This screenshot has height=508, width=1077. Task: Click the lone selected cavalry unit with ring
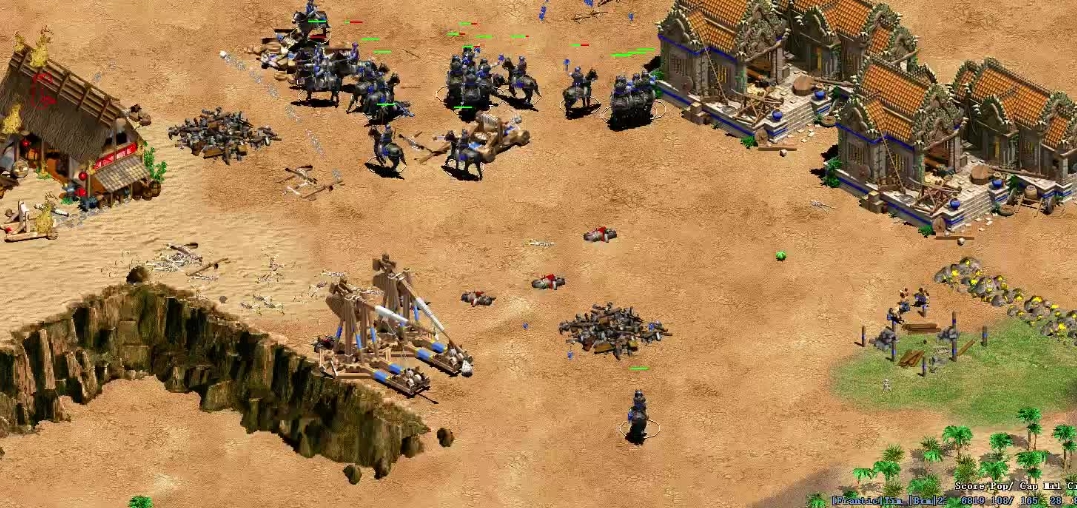pos(638,415)
